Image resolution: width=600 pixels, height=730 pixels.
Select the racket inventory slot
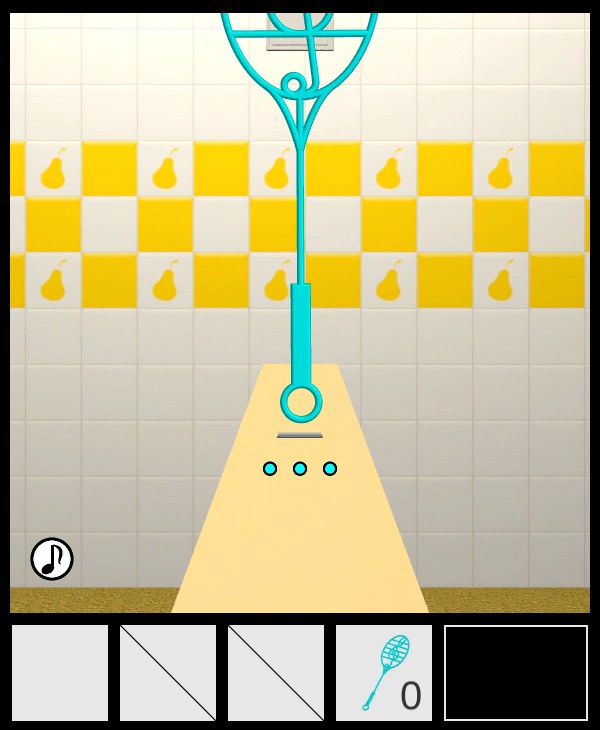point(384,673)
